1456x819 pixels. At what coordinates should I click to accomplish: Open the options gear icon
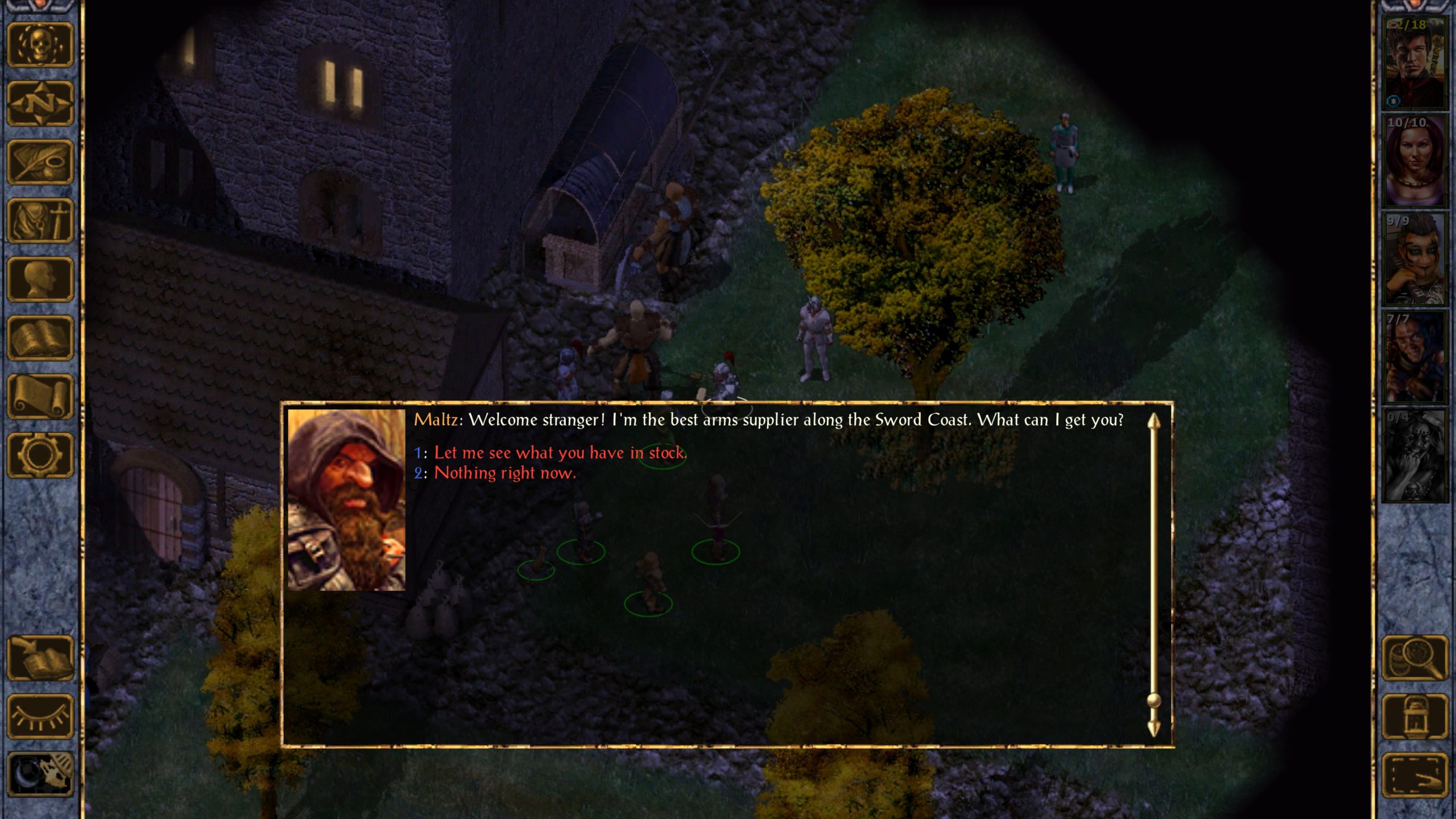coord(40,456)
